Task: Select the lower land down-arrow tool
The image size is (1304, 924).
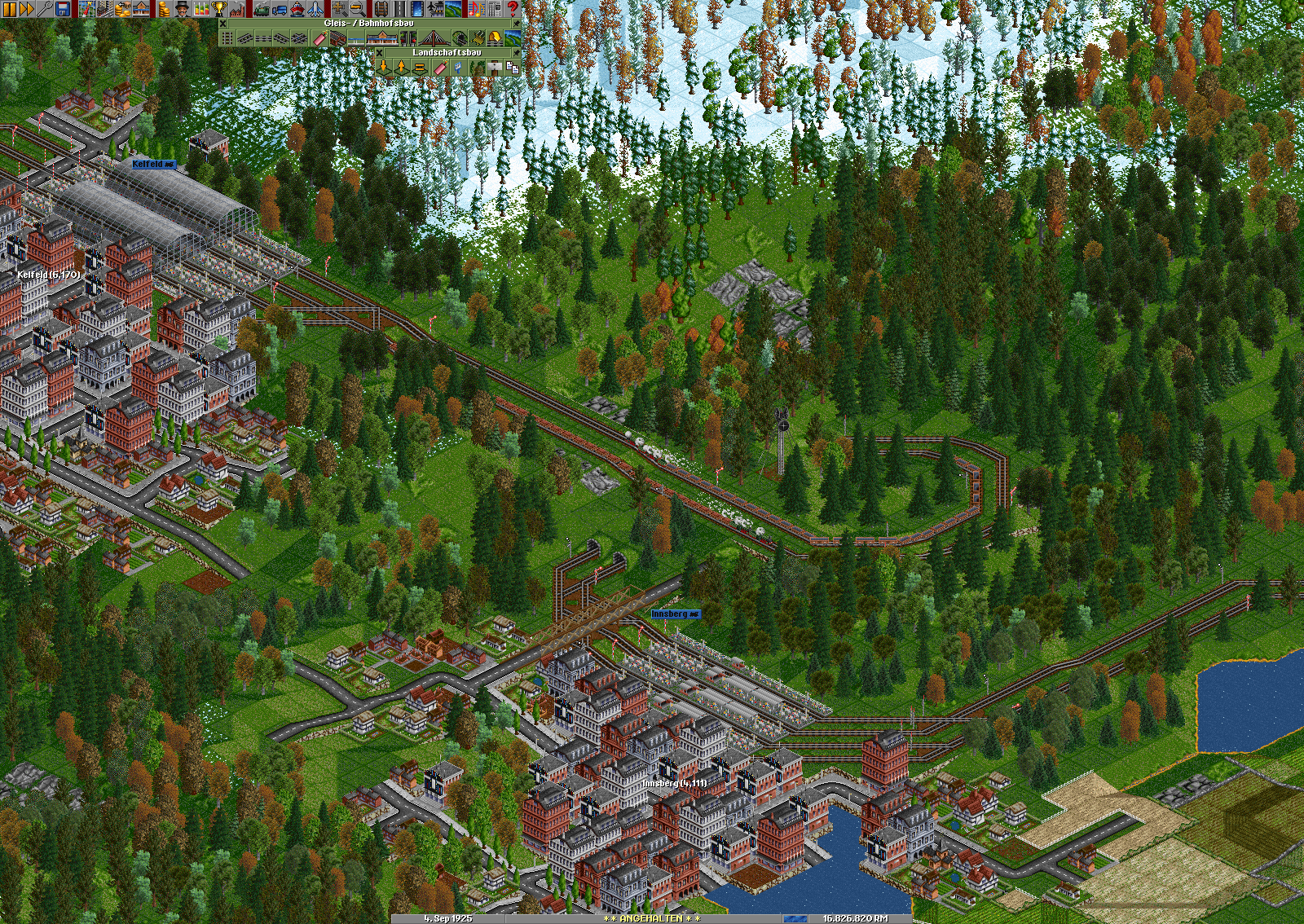Action: [383, 68]
